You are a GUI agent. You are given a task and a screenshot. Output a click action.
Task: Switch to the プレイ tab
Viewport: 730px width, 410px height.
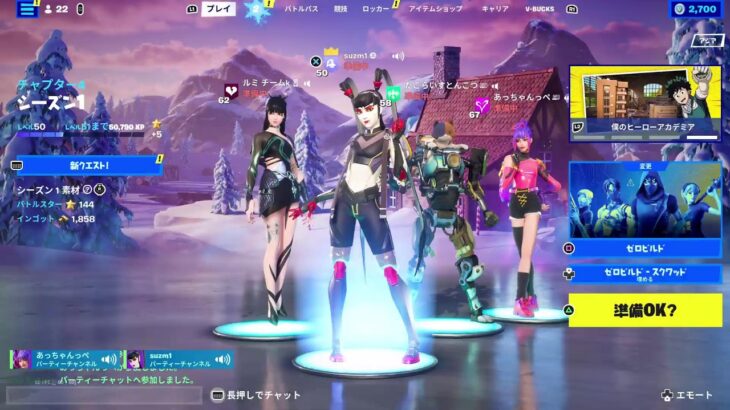[218, 9]
